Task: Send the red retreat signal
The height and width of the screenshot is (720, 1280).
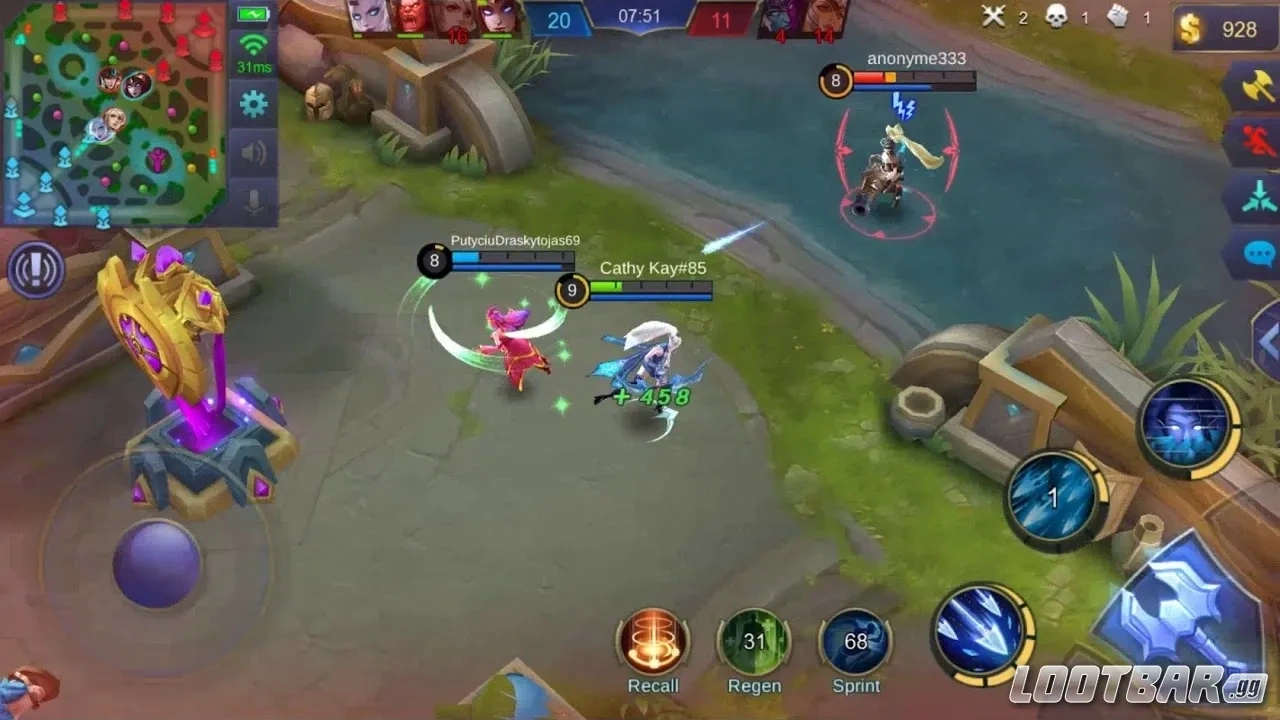Action: click(x=1252, y=142)
